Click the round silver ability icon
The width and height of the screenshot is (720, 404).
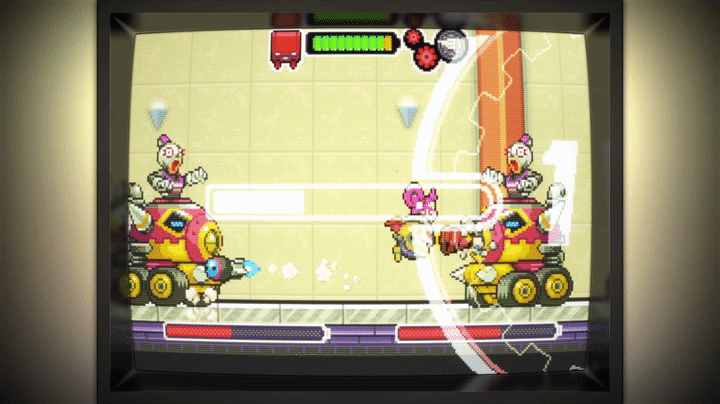tap(452, 44)
